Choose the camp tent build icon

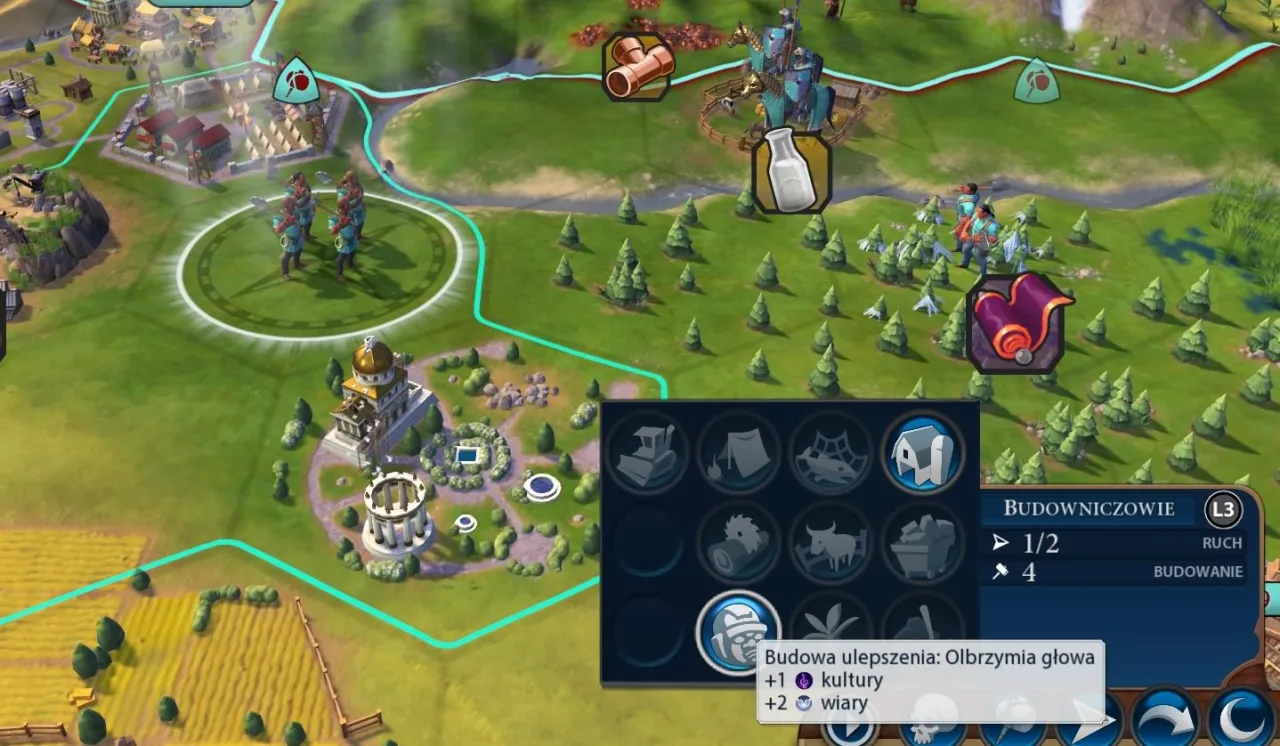739,452
